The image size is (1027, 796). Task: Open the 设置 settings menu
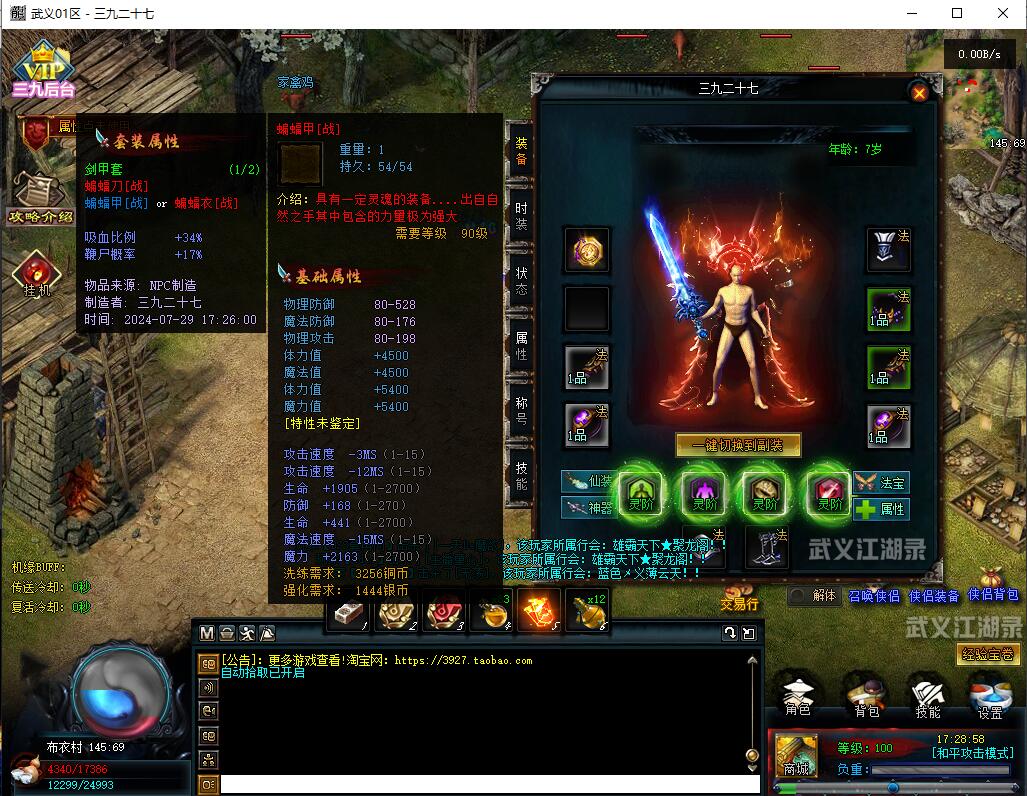(990, 696)
